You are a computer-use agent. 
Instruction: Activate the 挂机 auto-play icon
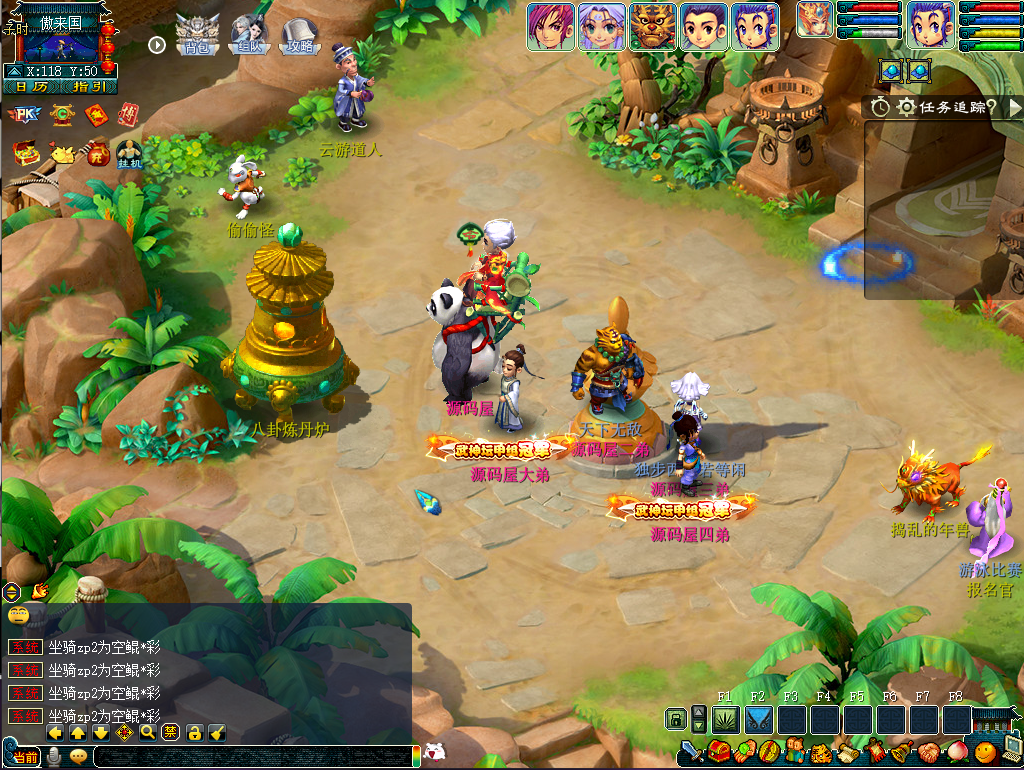pyautogui.click(x=129, y=155)
